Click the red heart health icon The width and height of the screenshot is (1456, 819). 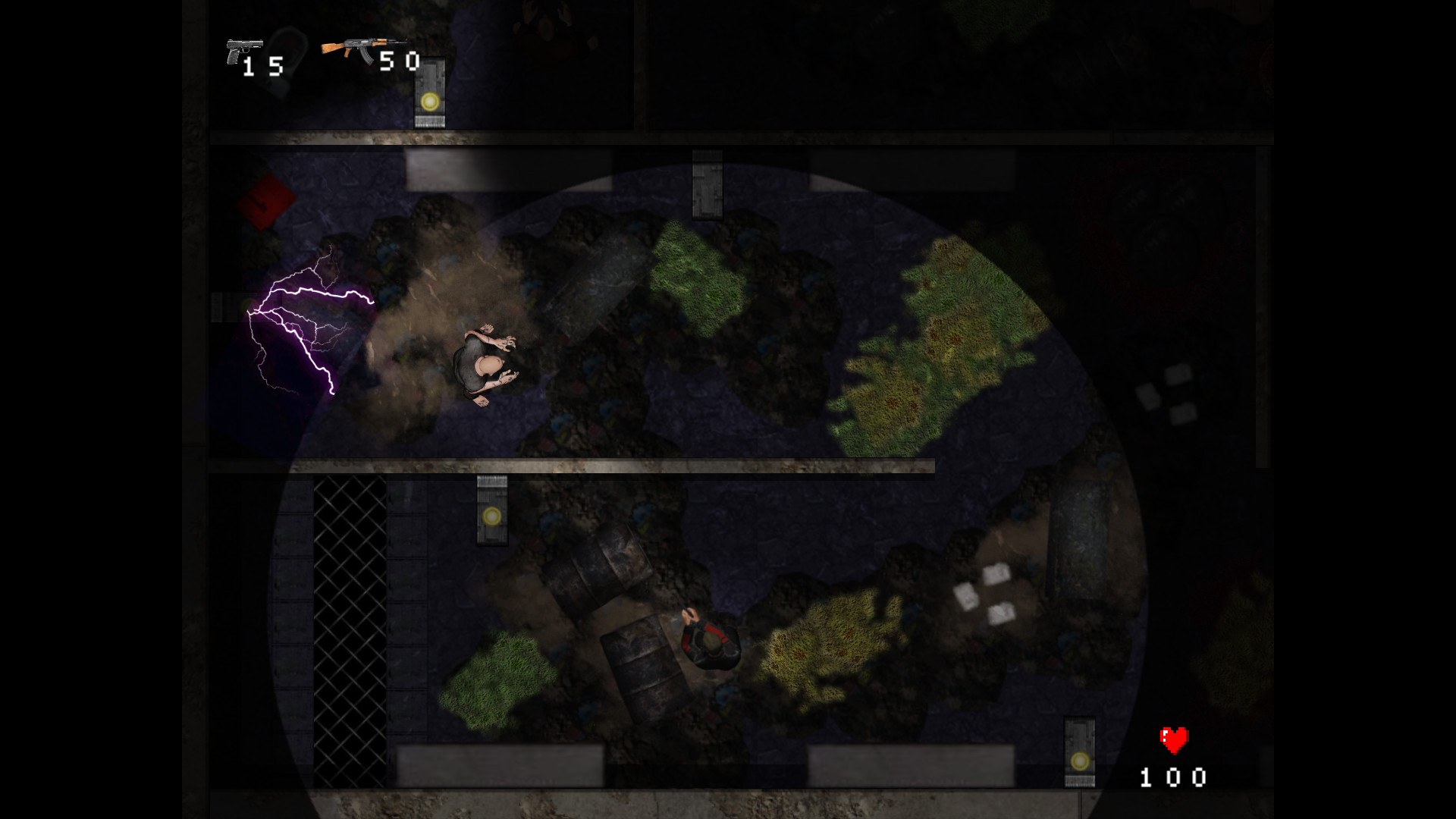click(1172, 739)
